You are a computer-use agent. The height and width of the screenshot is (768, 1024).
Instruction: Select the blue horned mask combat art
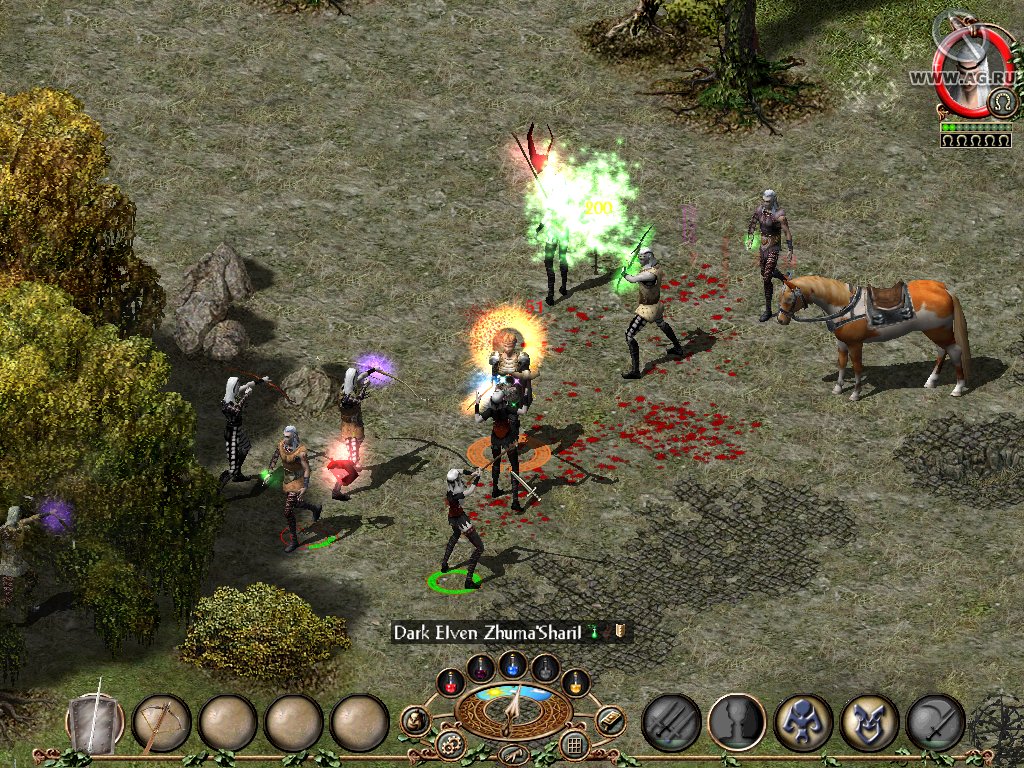point(869,722)
